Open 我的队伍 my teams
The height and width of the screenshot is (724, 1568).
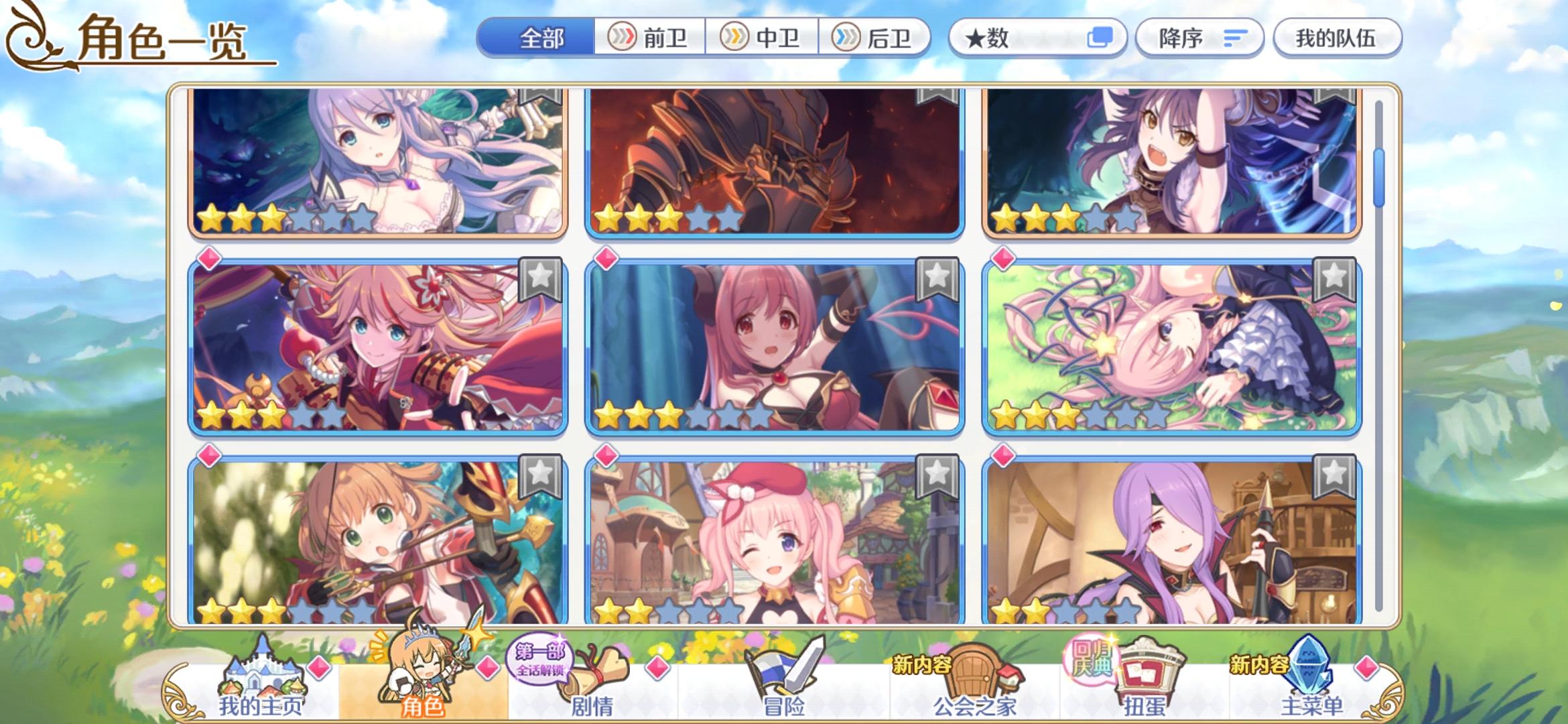click(x=1337, y=39)
